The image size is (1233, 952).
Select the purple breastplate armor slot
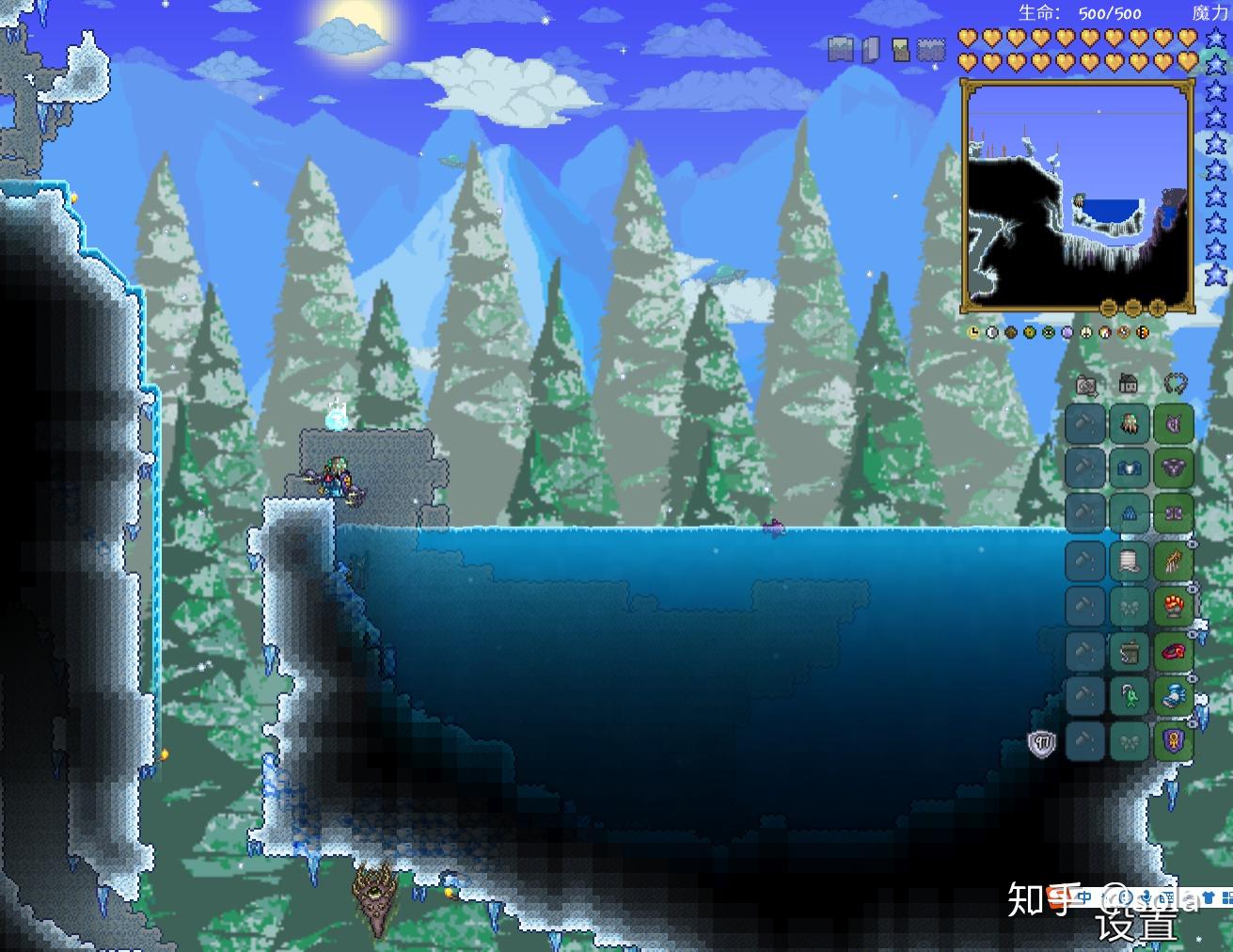coord(1173,468)
